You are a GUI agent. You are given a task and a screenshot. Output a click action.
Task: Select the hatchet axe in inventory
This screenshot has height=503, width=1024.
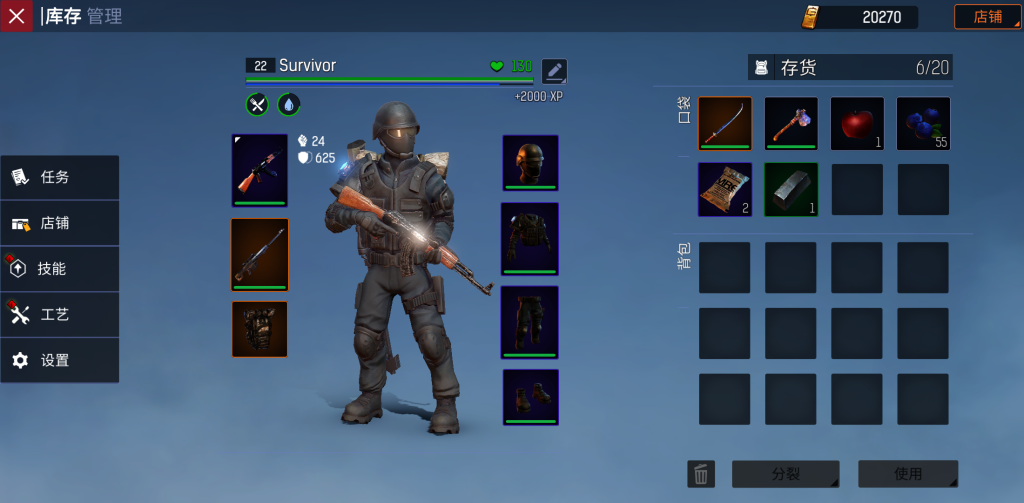click(x=791, y=124)
